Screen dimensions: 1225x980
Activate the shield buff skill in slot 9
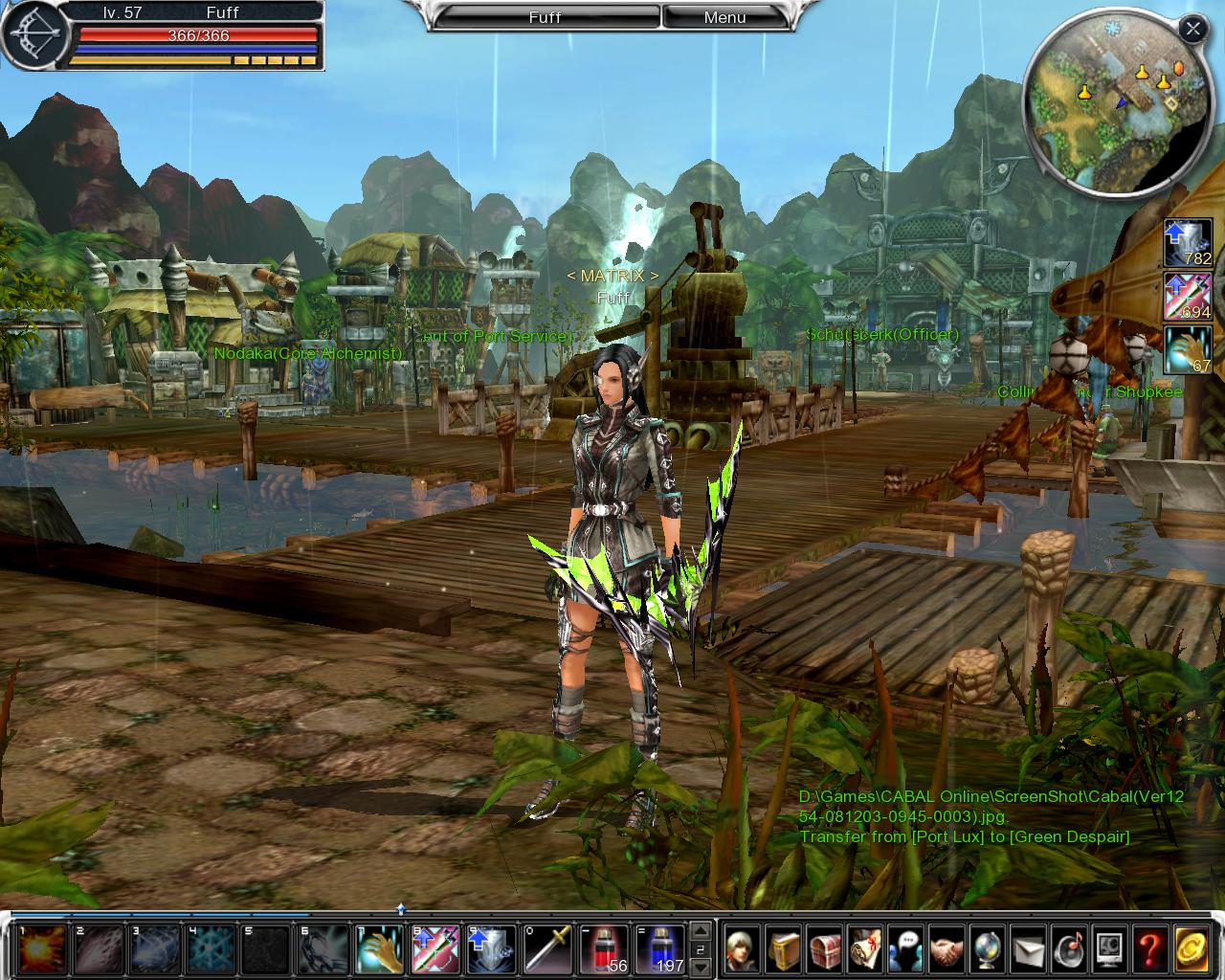(x=492, y=949)
